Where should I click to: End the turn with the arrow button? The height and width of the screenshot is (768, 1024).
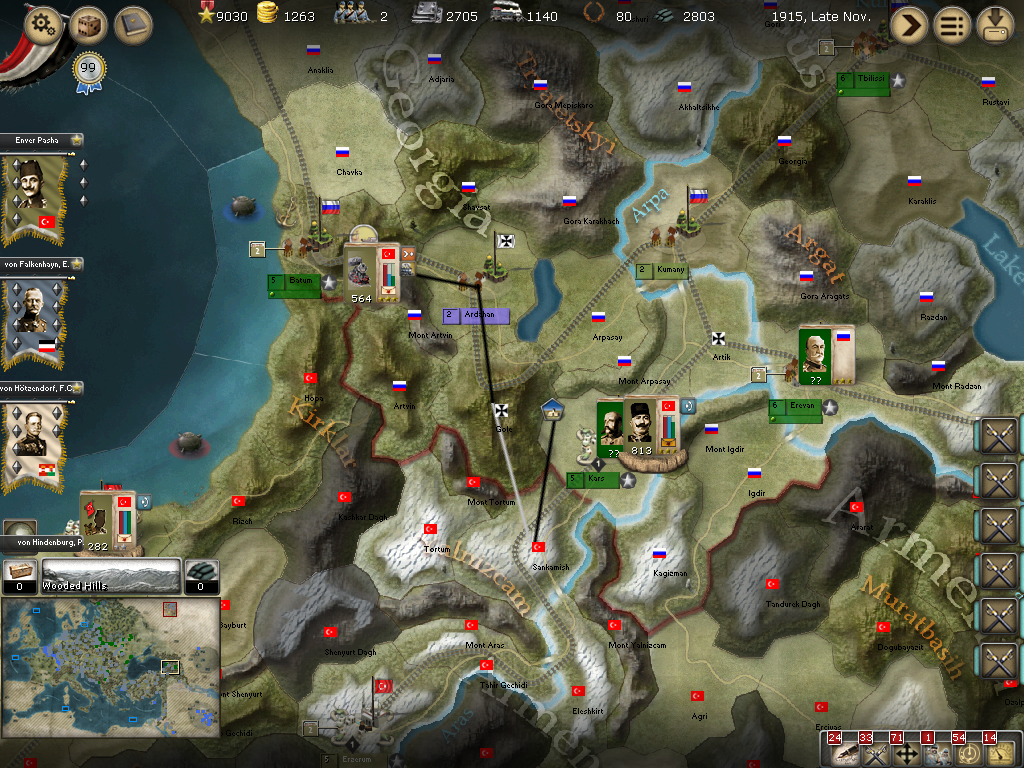point(909,25)
